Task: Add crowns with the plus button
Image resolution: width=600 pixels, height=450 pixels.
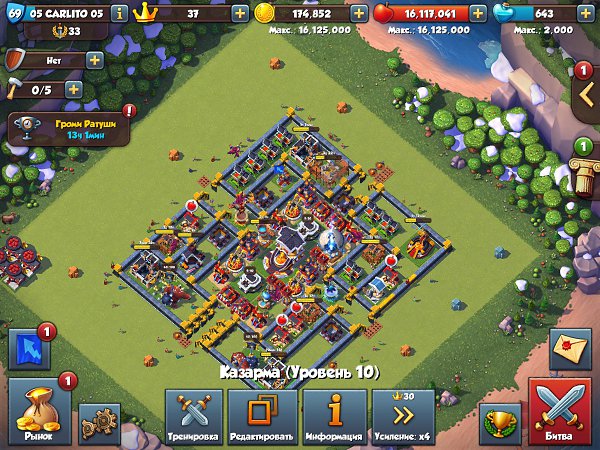Action: (x=241, y=14)
